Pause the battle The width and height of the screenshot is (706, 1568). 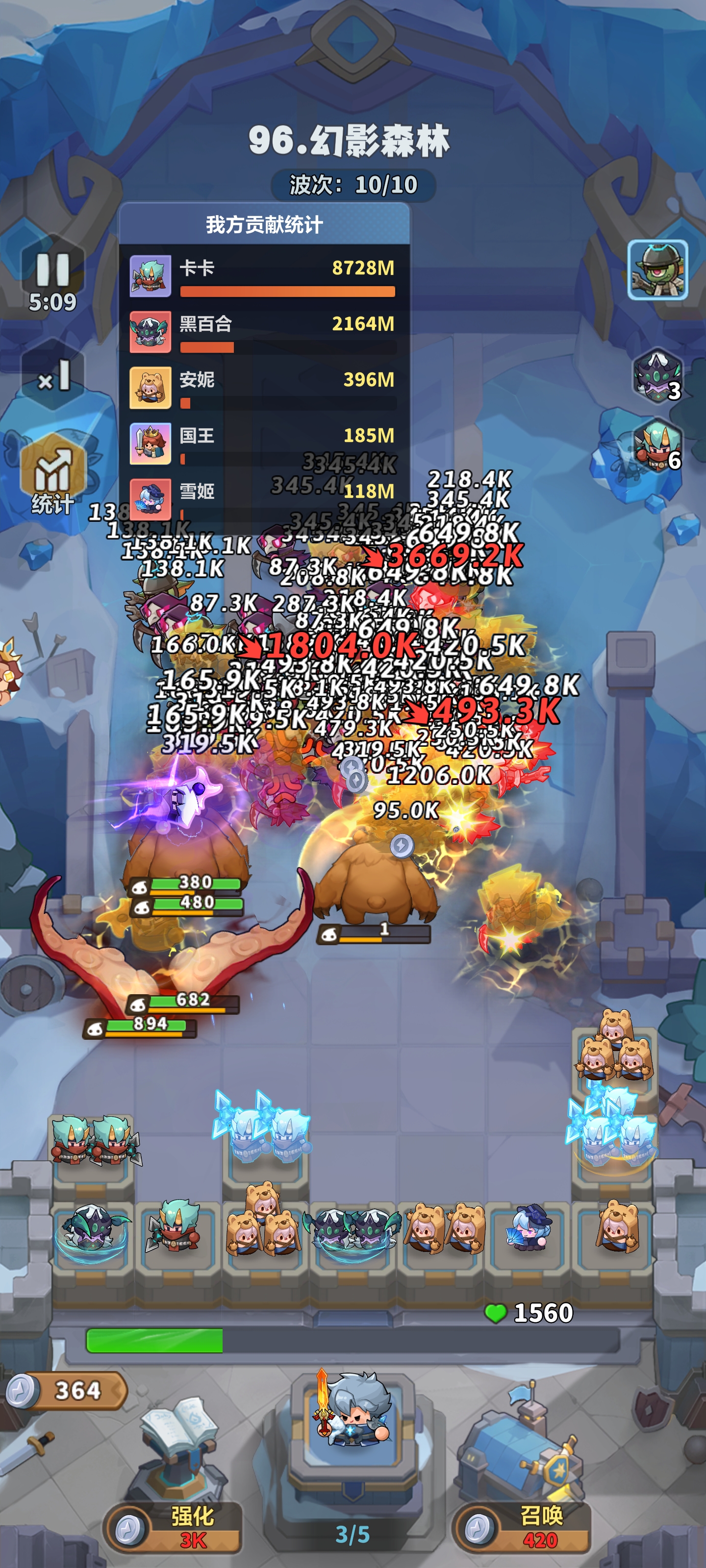pyautogui.click(x=52, y=269)
